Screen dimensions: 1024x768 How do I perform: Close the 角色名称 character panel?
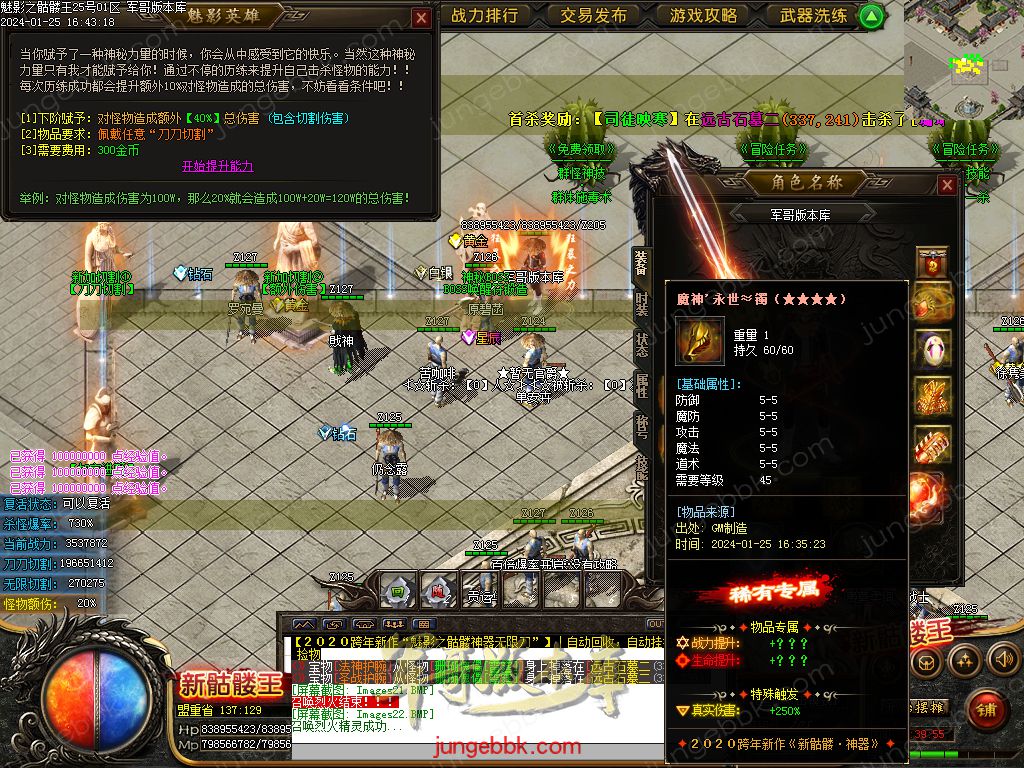946,185
